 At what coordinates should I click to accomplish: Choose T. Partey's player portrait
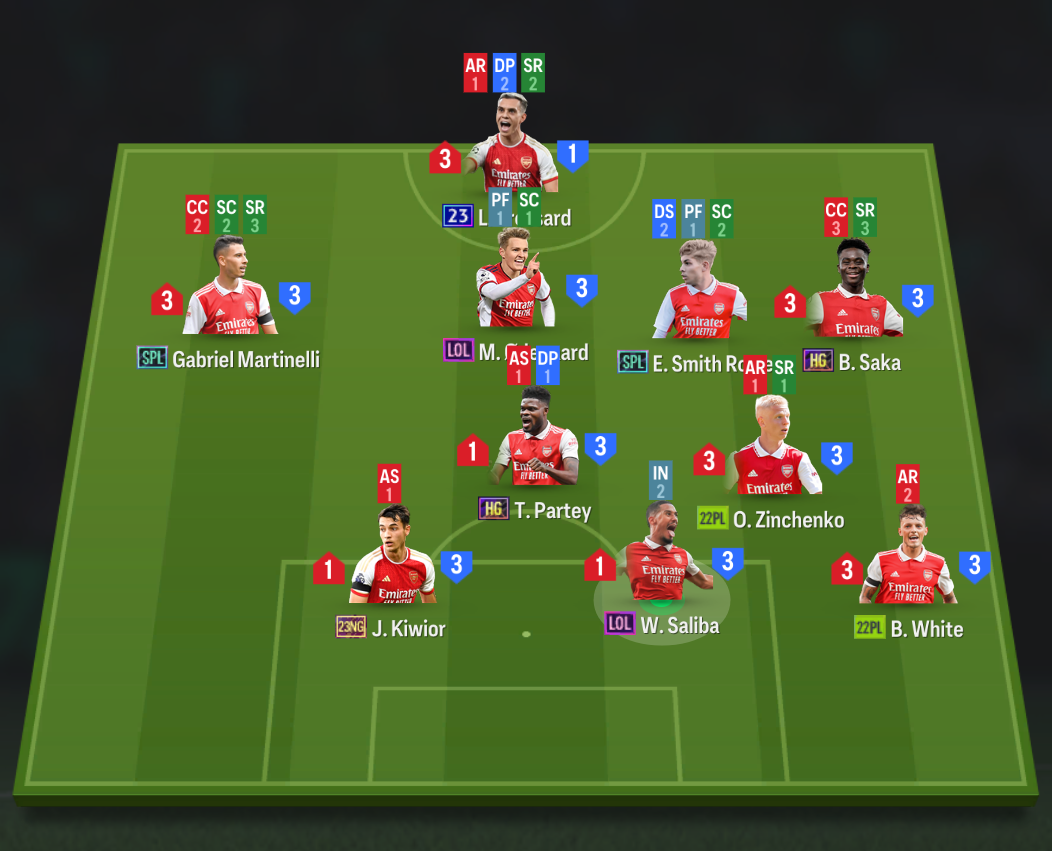coord(537,440)
